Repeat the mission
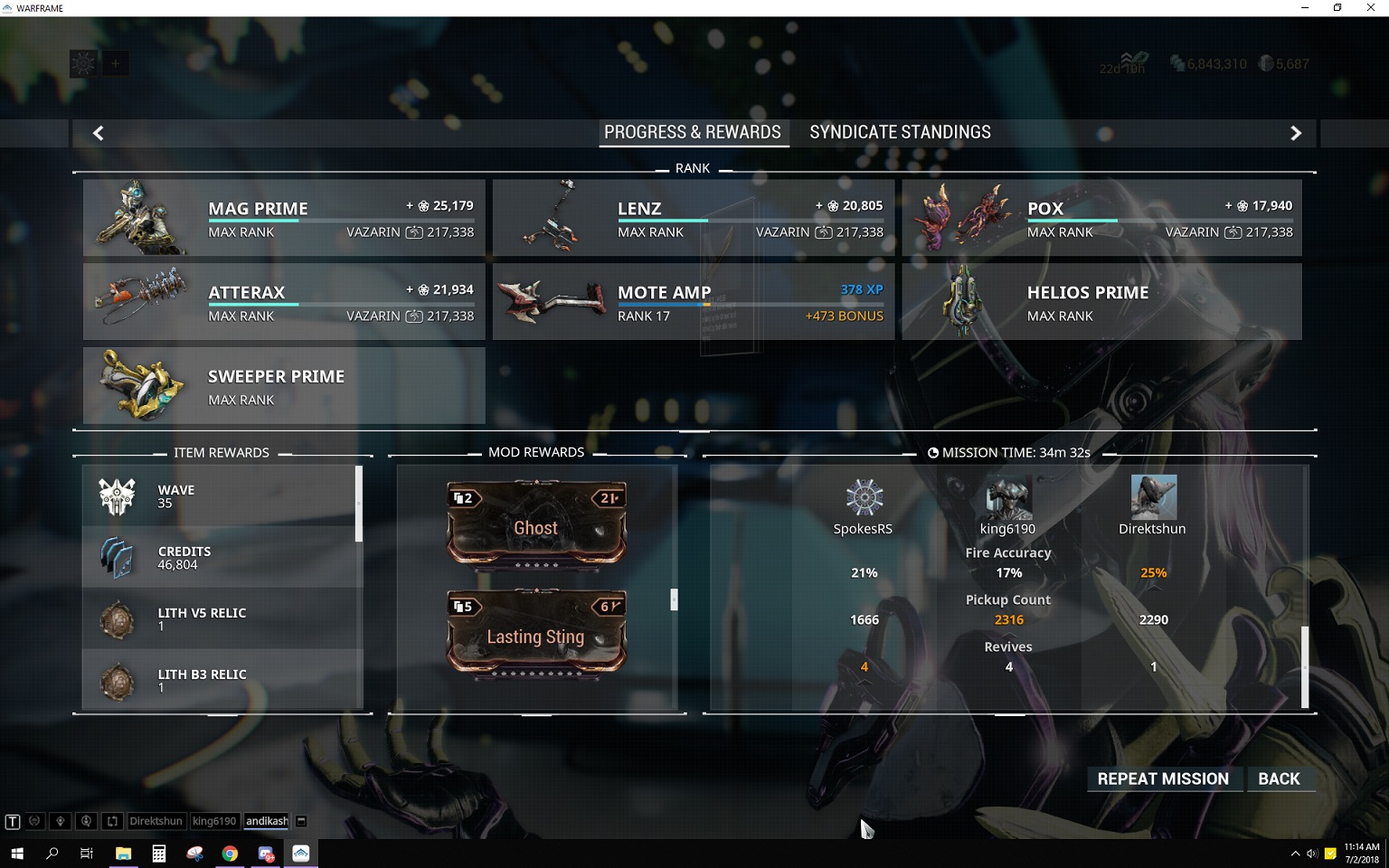1389x868 pixels. pos(1162,778)
